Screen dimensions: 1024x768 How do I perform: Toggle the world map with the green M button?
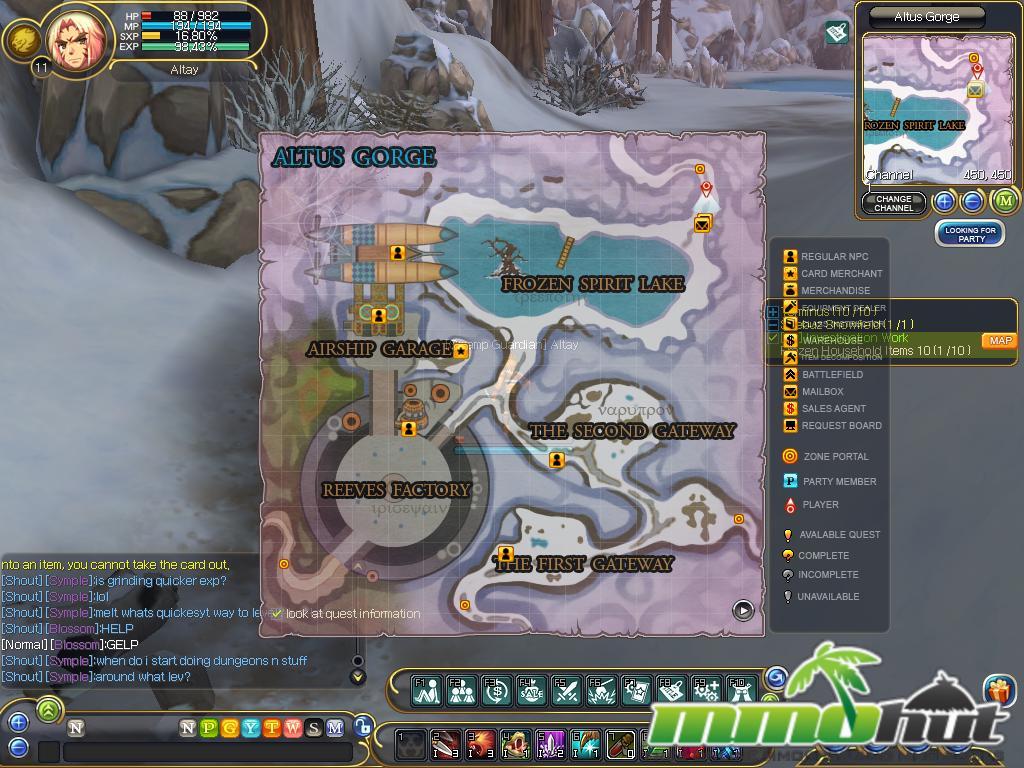point(1003,201)
